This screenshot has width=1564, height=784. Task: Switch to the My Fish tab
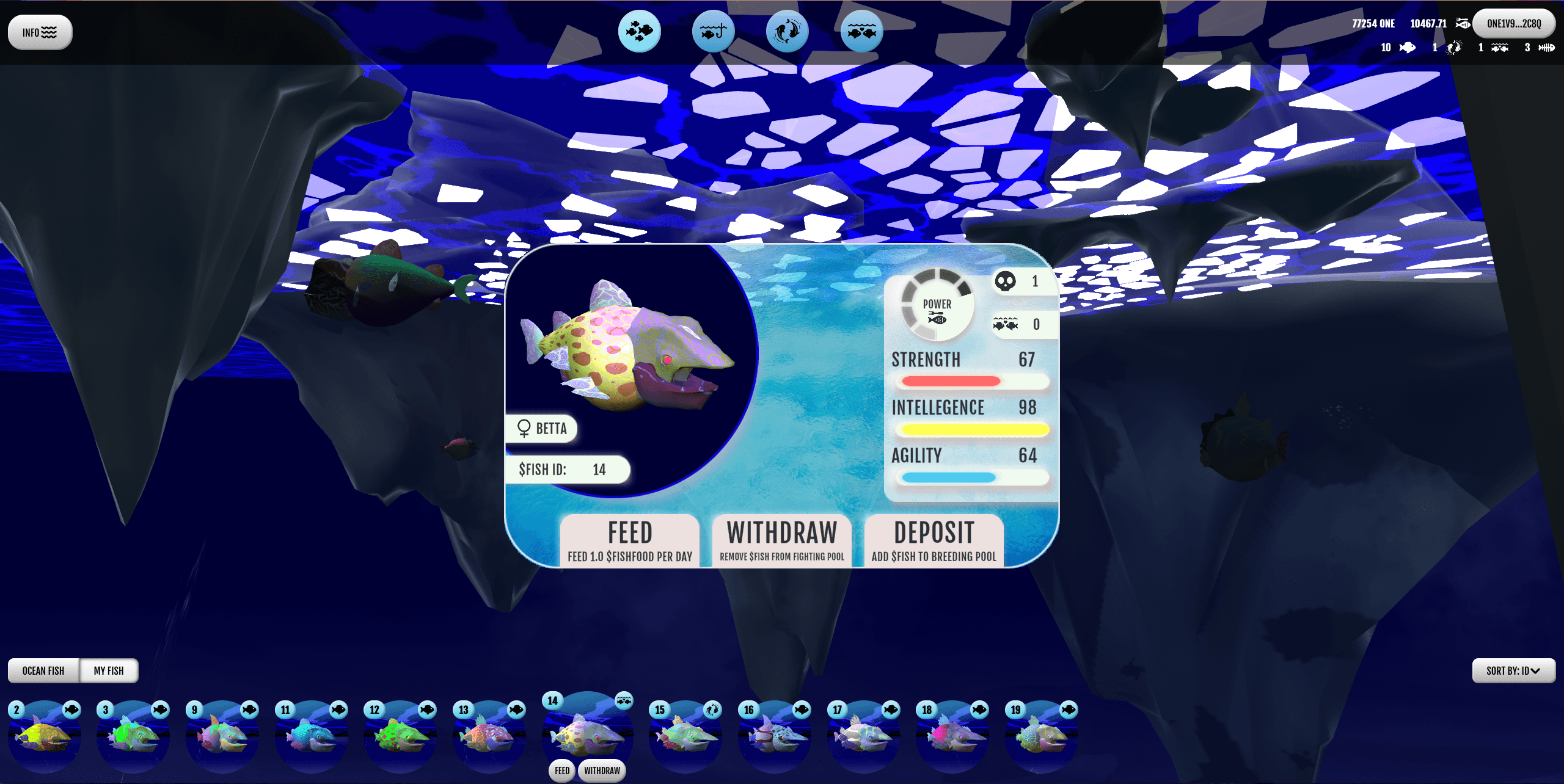coord(109,670)
